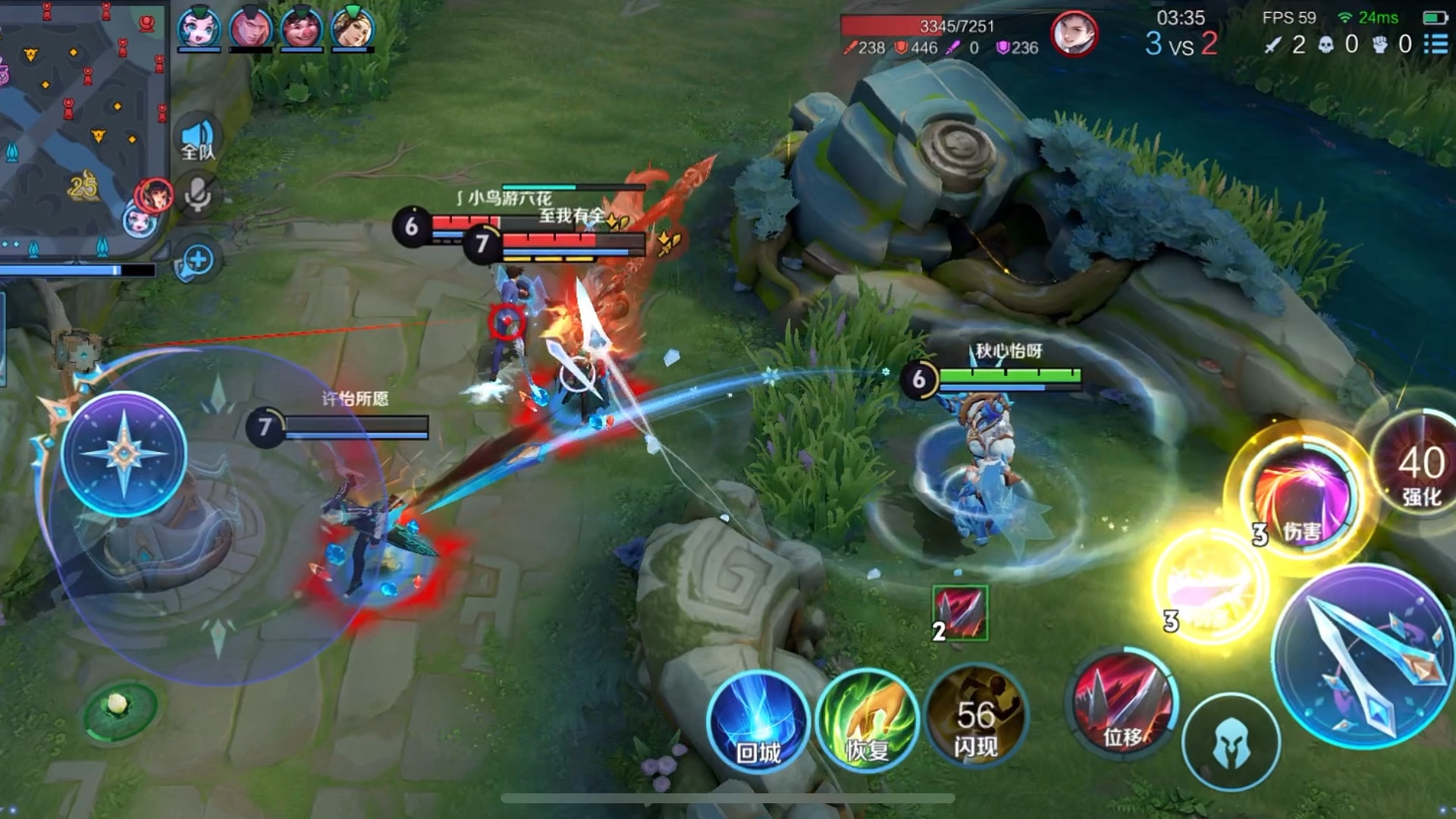Viewport: 1456px width, 819px height.
Task: Select the blonde teammate portrait
Action: 353,27
